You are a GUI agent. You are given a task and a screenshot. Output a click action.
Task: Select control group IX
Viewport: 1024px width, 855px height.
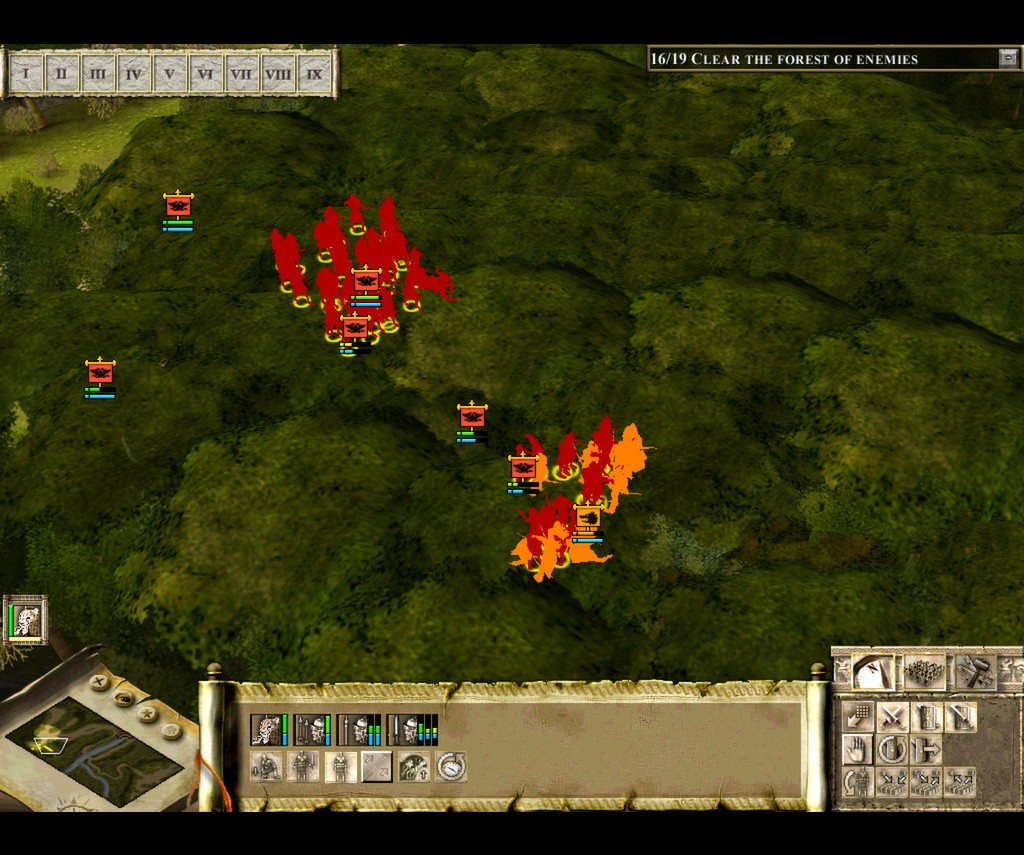pos(314,73)
